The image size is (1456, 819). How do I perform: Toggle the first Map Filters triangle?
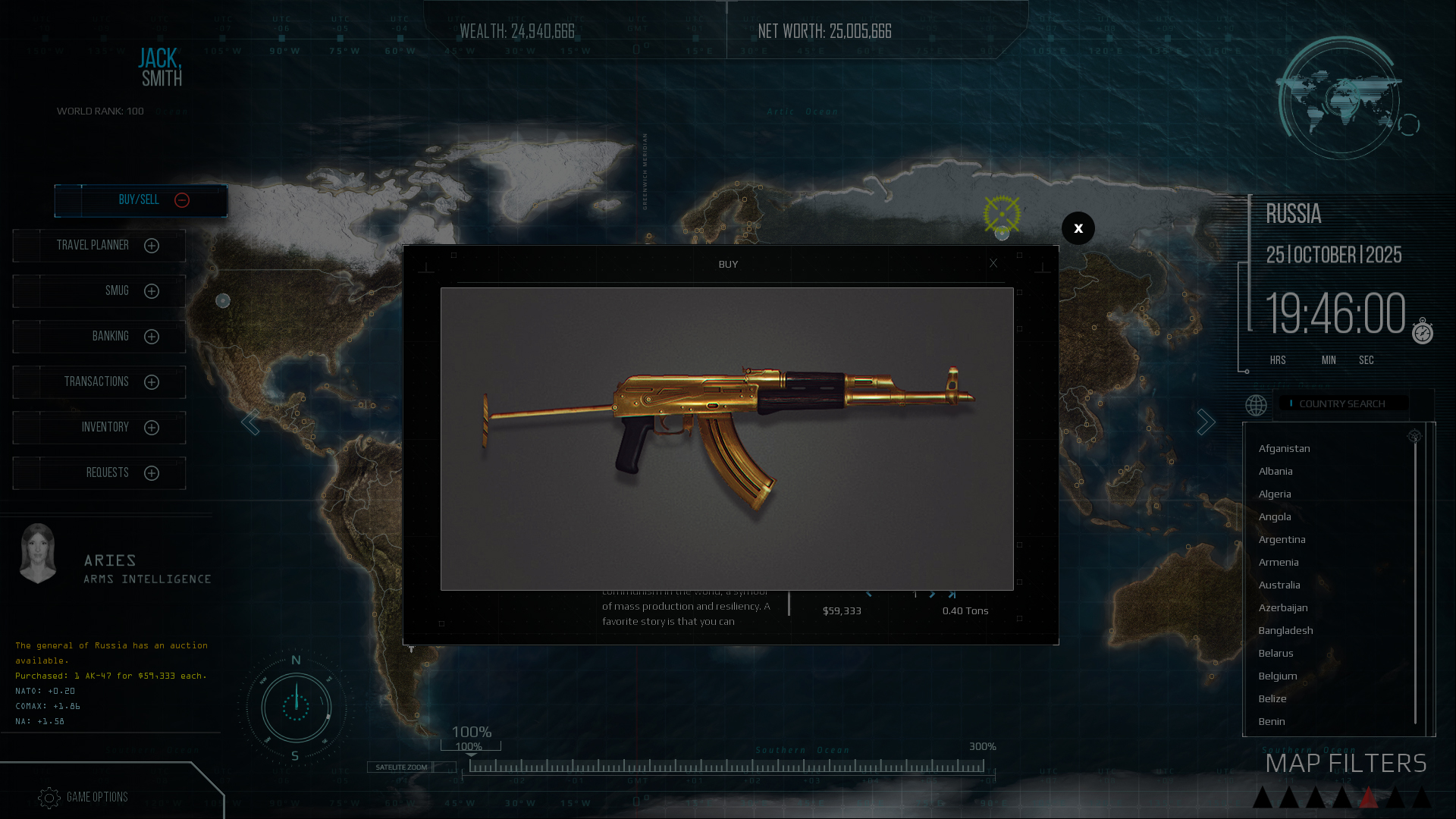click(x=1263, y=798)
